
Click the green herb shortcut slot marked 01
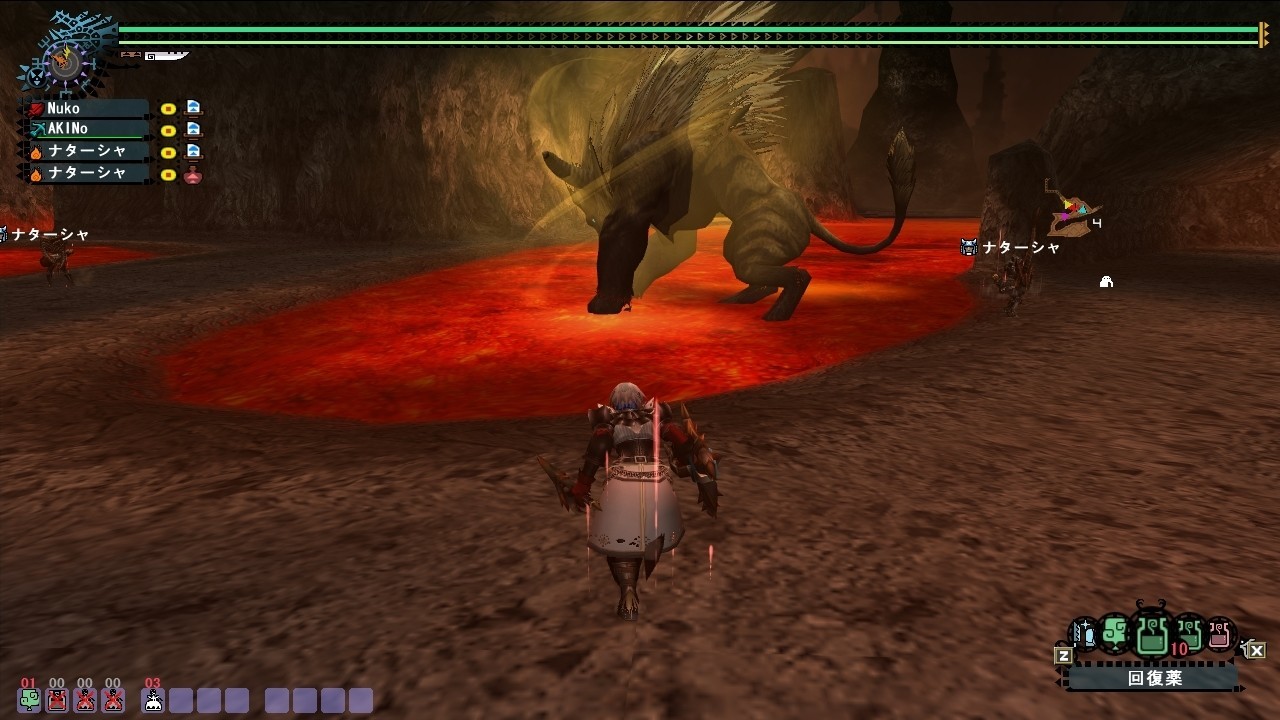pos(30,699)
